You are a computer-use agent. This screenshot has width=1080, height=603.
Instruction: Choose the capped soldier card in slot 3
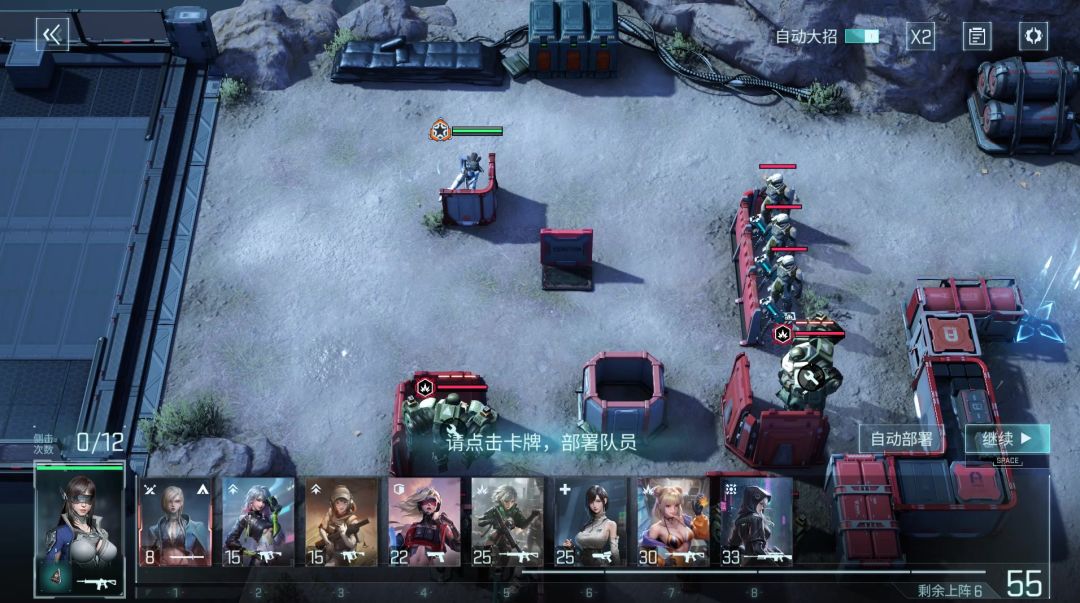(x=341, y=521)
